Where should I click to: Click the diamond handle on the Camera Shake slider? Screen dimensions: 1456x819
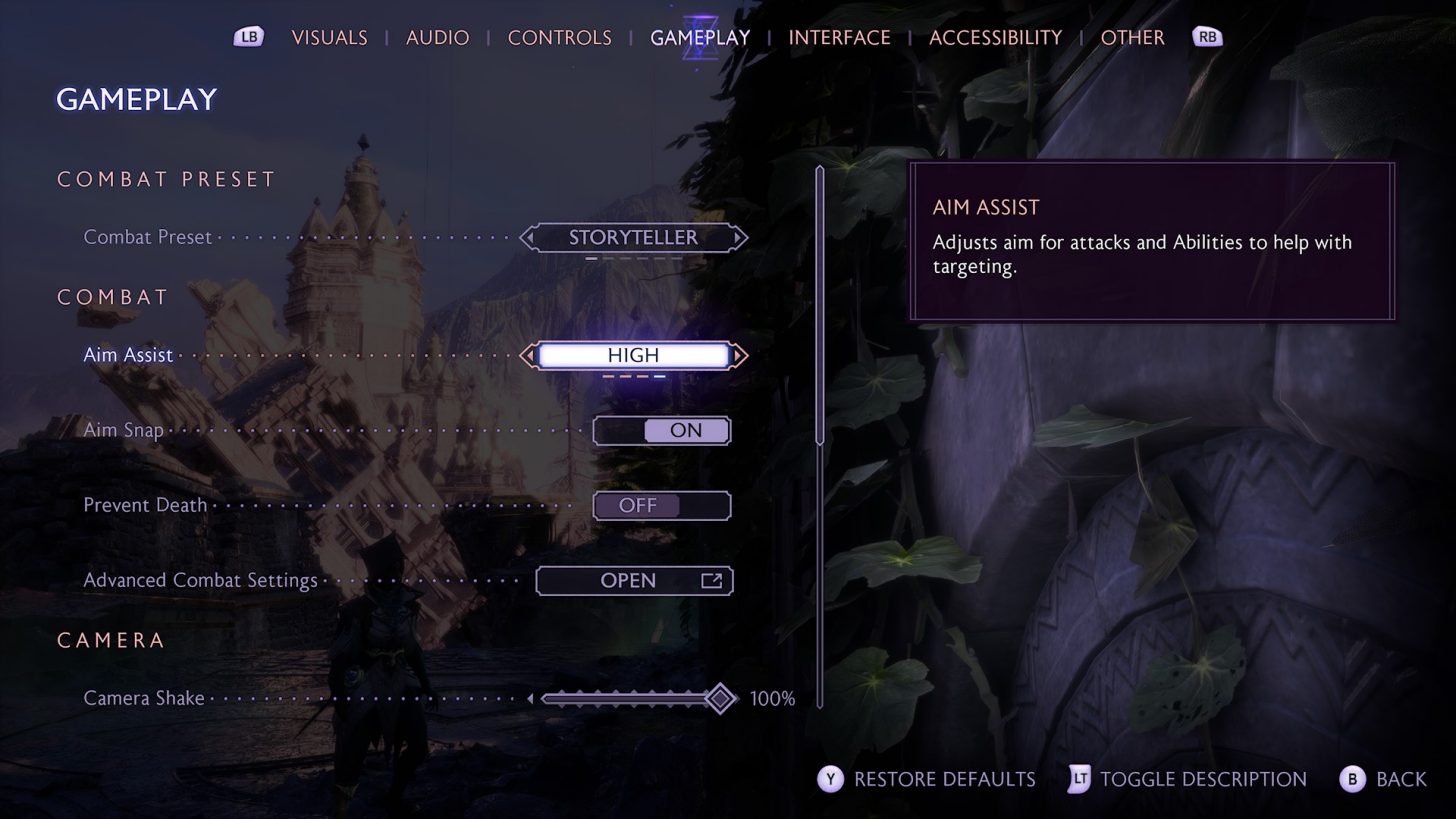(x=719, y=698)
